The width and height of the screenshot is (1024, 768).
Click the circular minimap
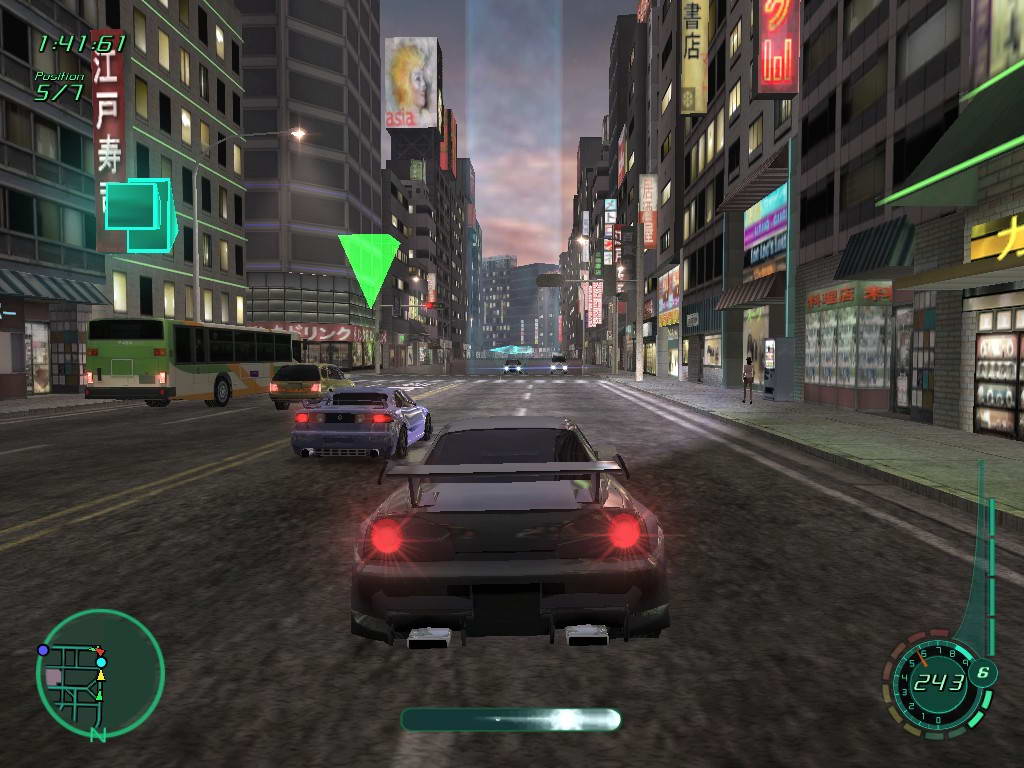pyautogui.click(x=100, y=674)
